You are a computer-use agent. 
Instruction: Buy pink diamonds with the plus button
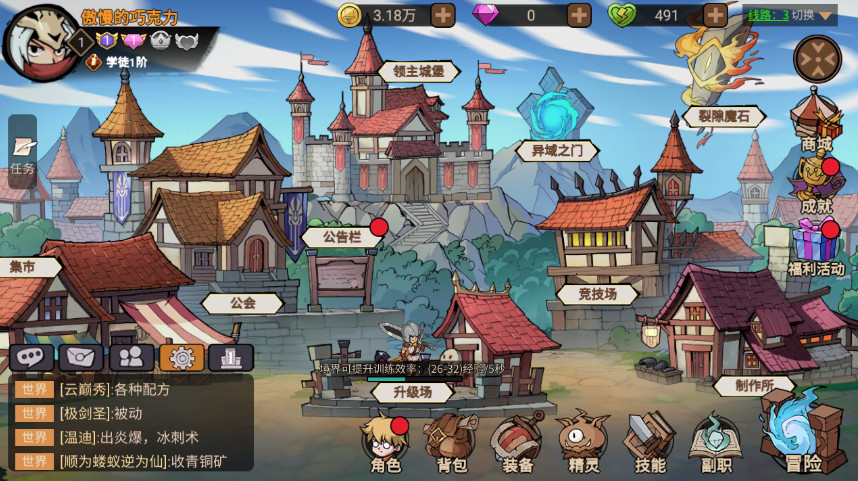coord(579,15)
